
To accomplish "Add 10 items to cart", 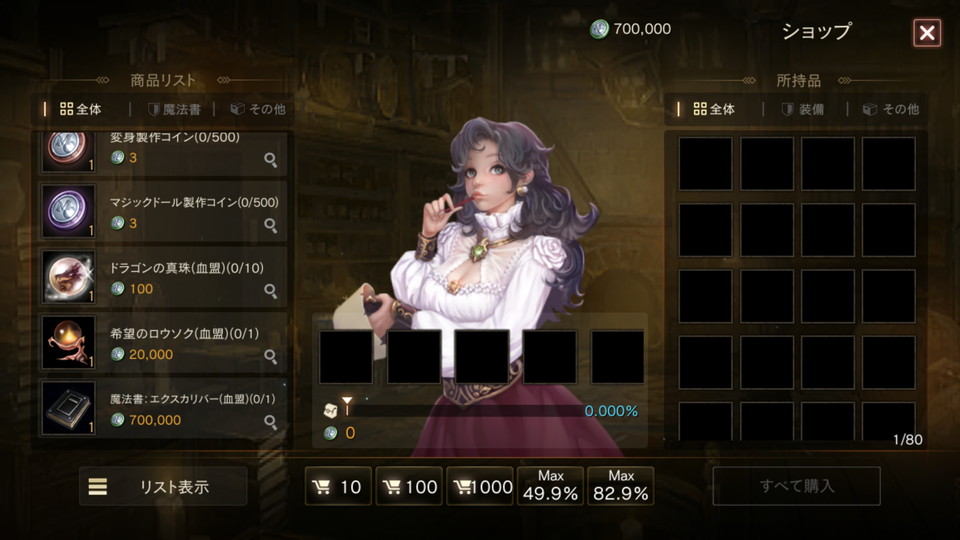I will (338, 487).
